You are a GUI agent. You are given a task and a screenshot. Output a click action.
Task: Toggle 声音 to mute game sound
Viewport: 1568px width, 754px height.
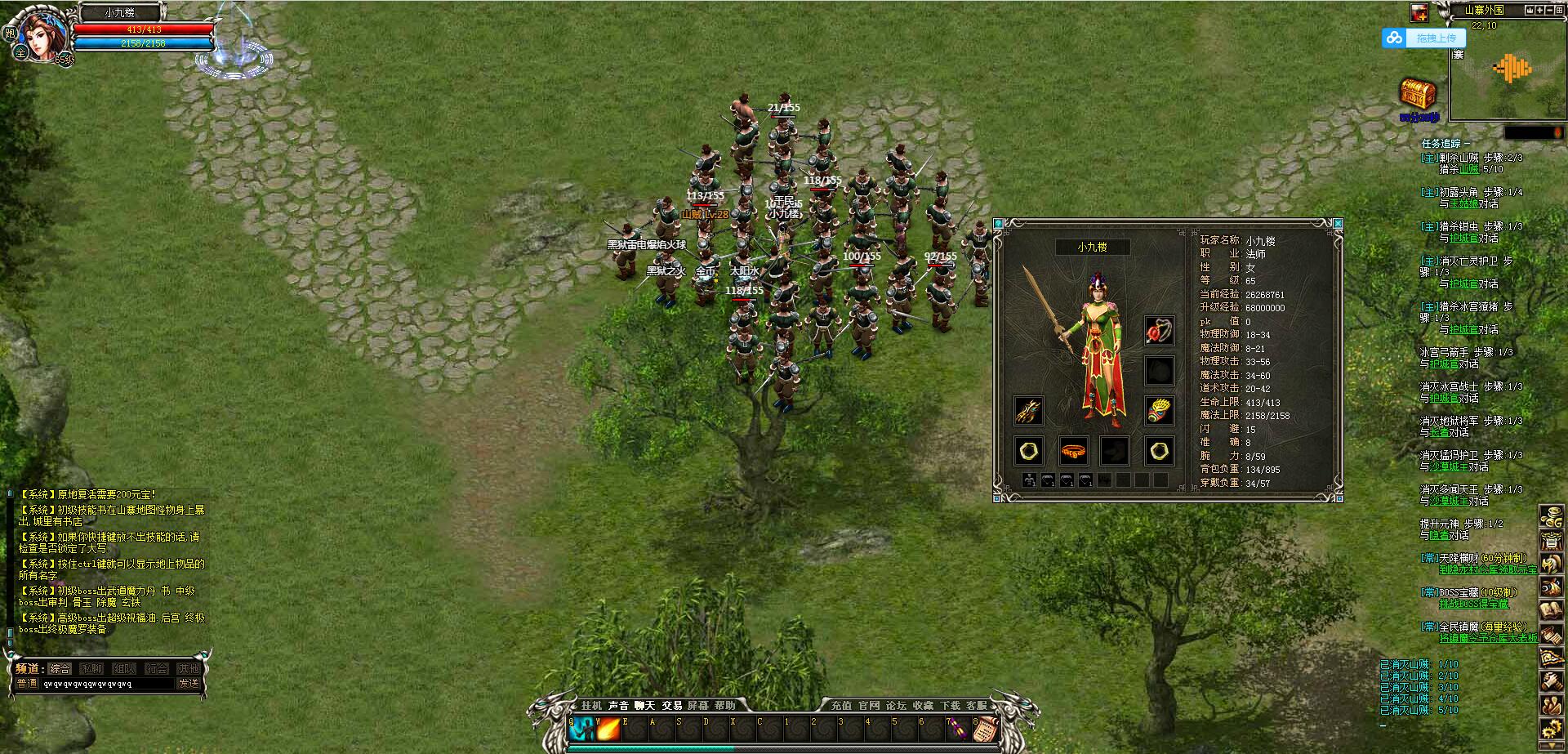tap(617, 707)
